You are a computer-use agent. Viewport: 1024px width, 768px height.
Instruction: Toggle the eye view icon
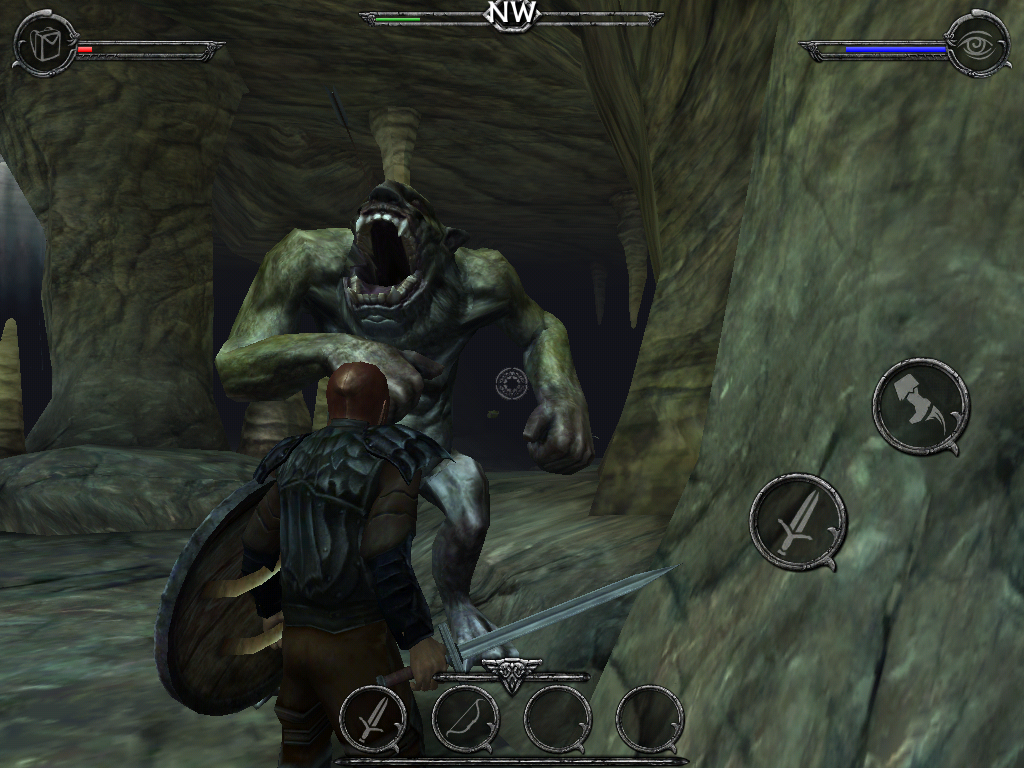click(x=977, y=44)
